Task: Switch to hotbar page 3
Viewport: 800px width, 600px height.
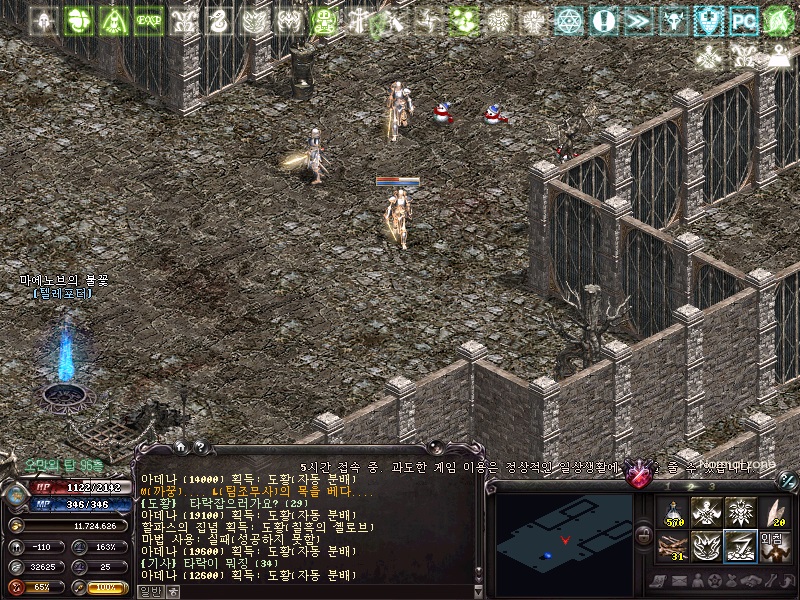Action: tap(713, 486)
